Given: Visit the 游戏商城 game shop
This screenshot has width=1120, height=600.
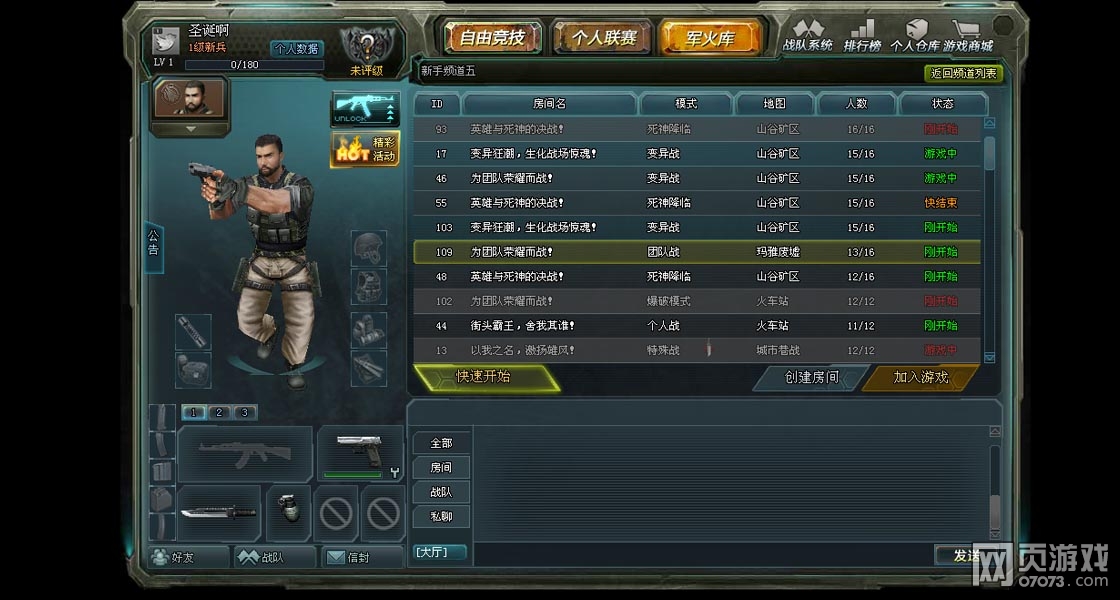Looking at the screenshot, I should [968, 36].
